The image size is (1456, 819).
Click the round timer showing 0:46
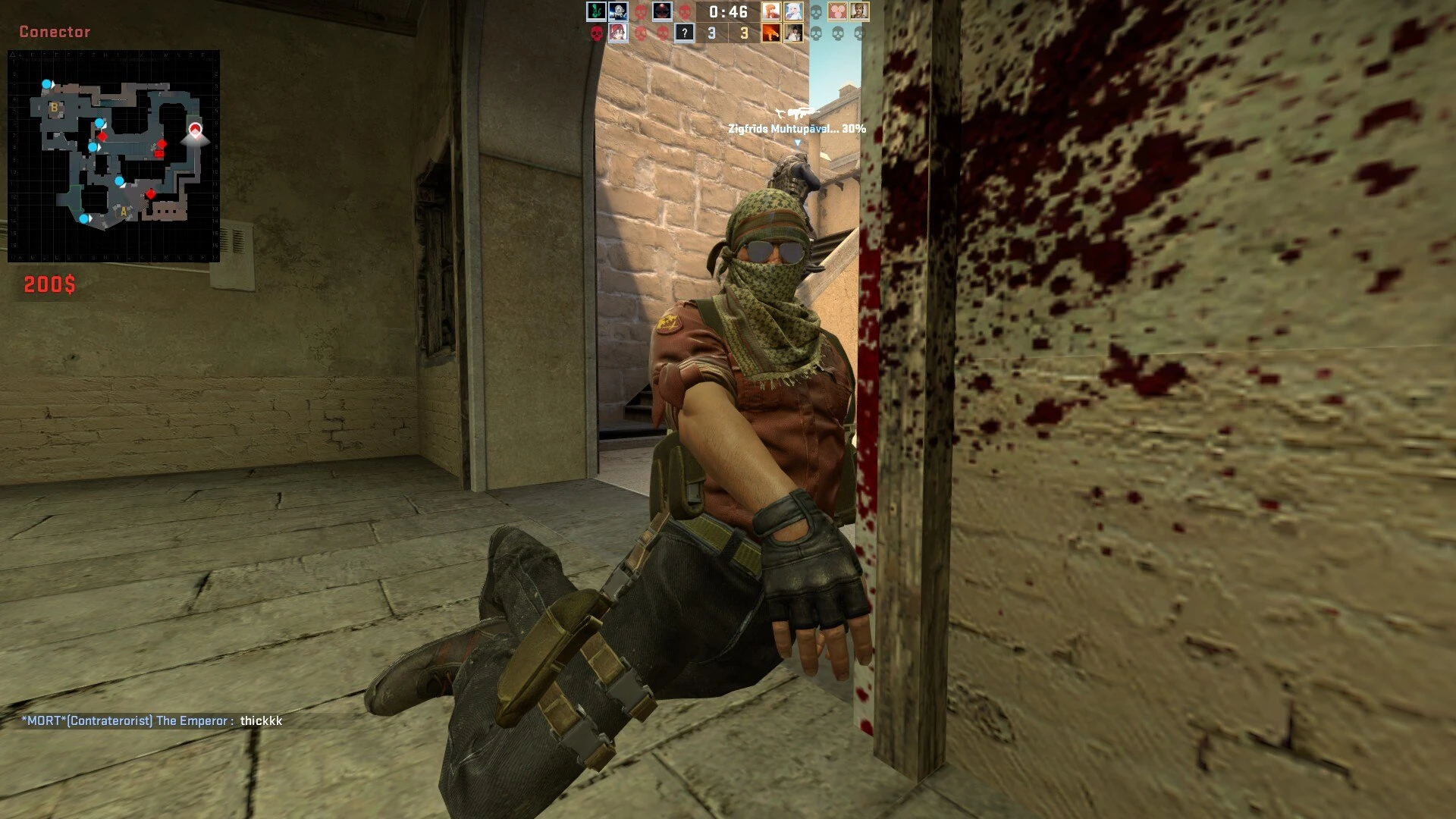pyautogui.click(x=728, y=12)
